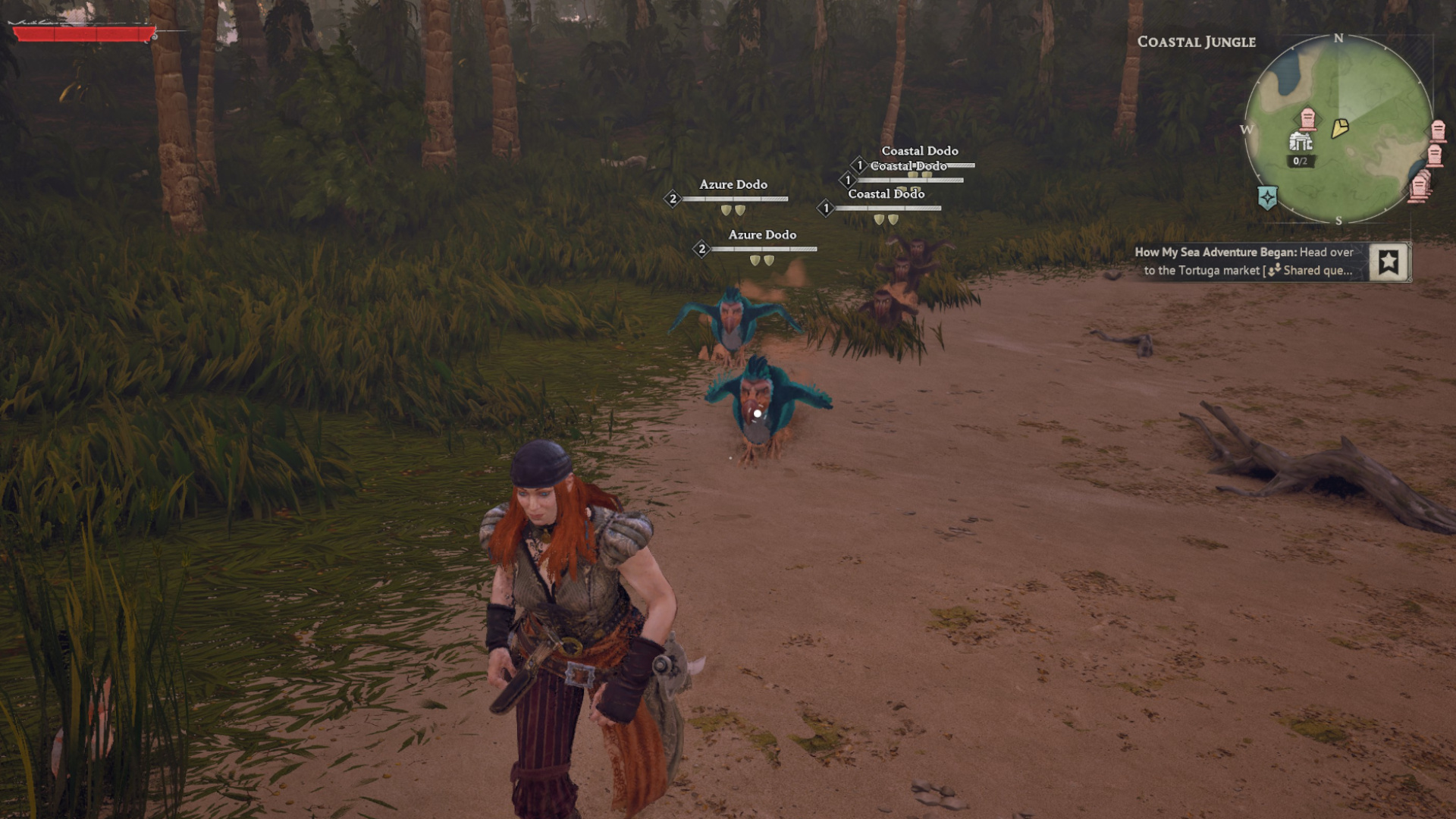1456x819 pixels.
Task: Click the teal banner icon at minimap bottom-left
Action: (1267, 196)
